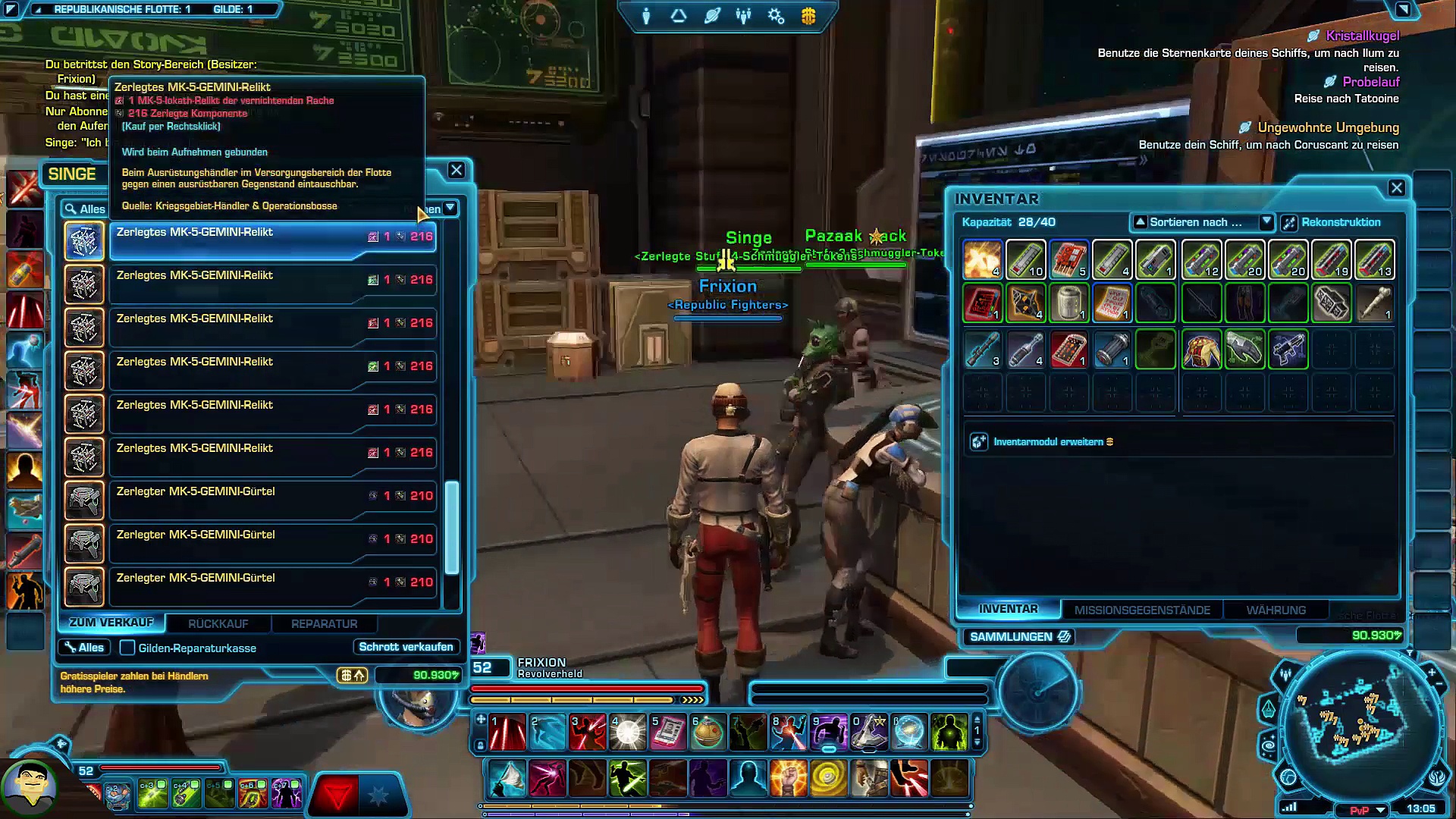
Task: Click Inventarmodul erweitern
Action: click(1048, 441)
